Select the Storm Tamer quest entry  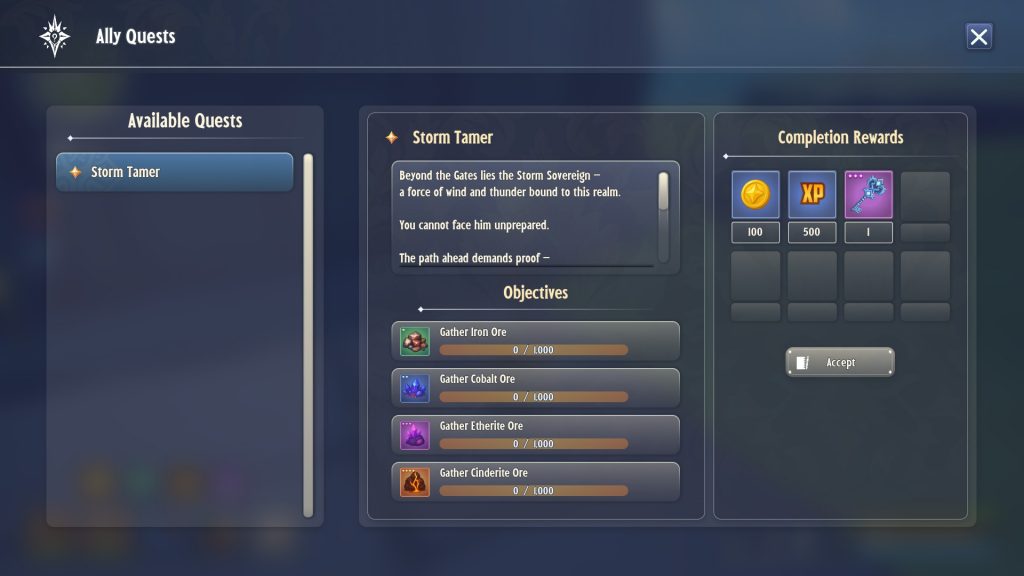[175, 172]
